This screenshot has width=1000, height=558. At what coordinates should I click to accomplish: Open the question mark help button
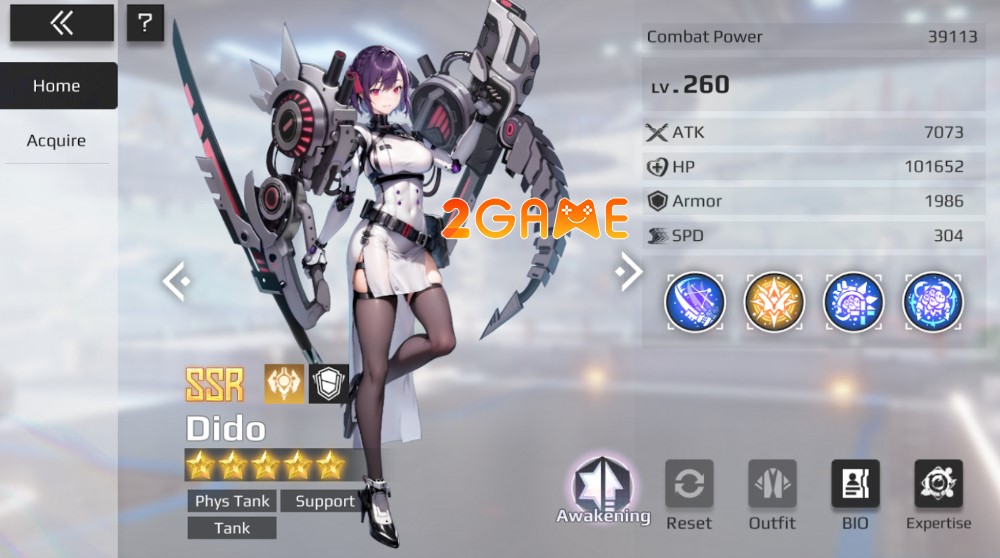coord(145,23)
